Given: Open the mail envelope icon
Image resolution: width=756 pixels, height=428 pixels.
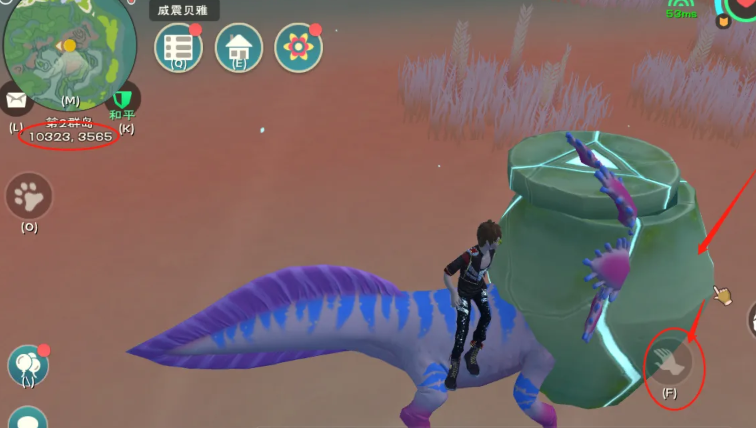Looking at the screenshot, I should tap(15, 100).
